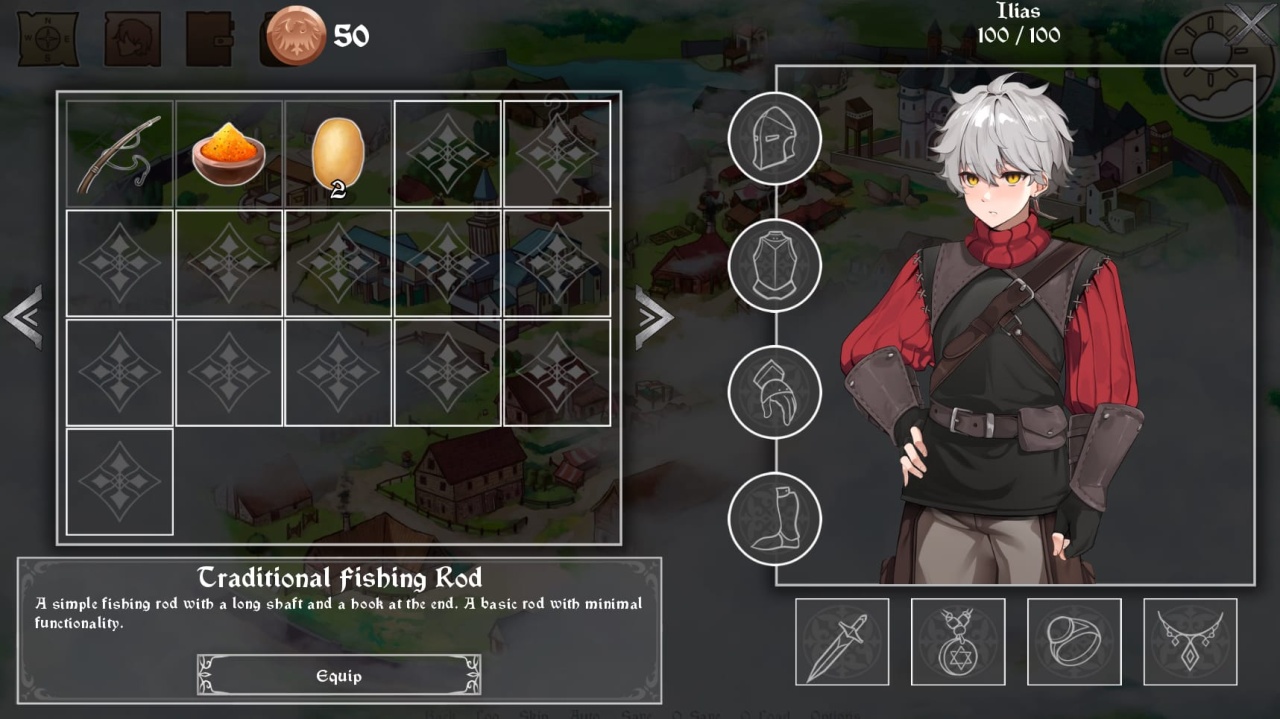Open the dagger weapon slot
The height and width of the screenshot is (719, 1280).
click(842, 642)
